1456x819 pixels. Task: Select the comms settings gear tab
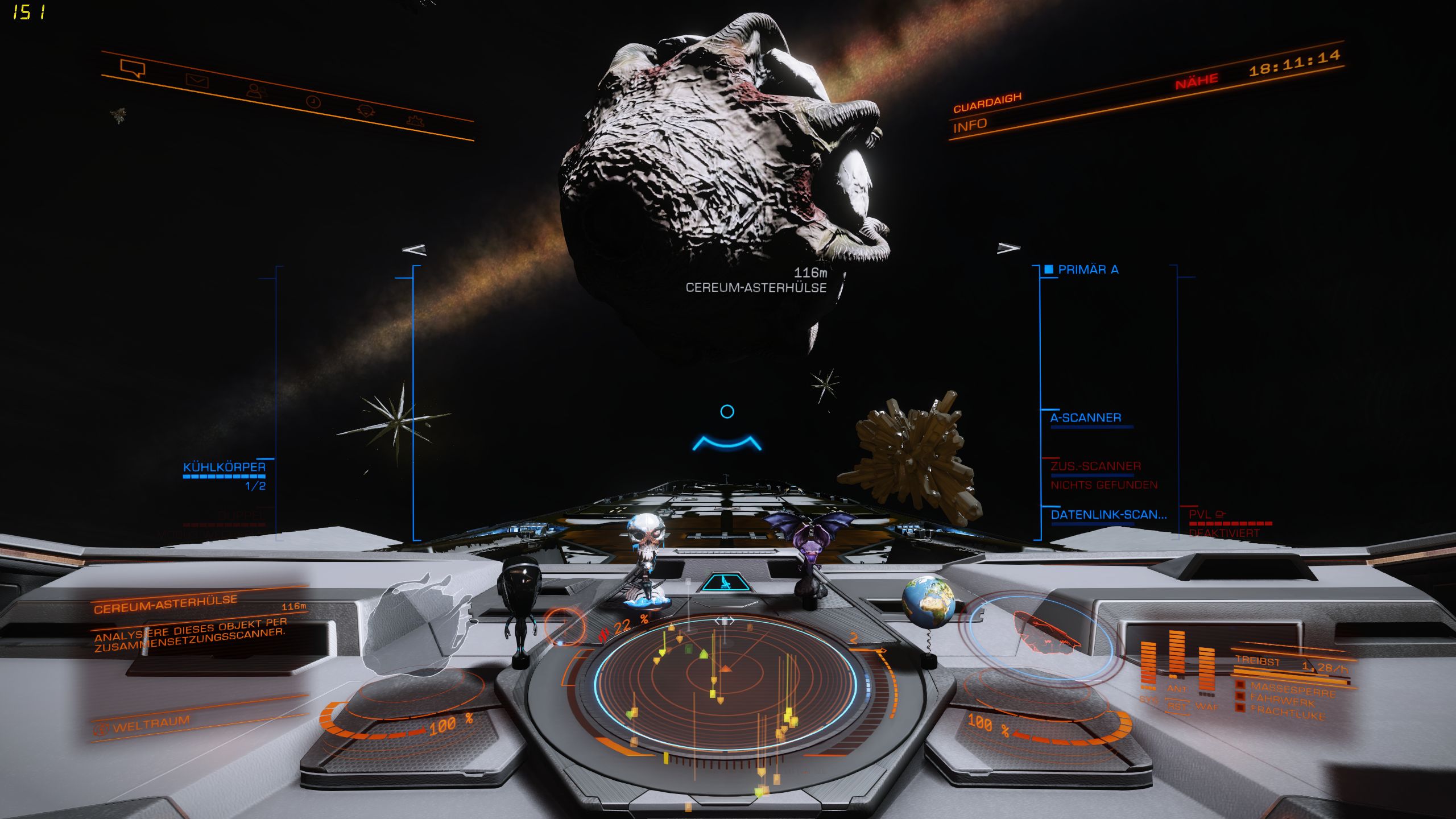pos(416,121)
